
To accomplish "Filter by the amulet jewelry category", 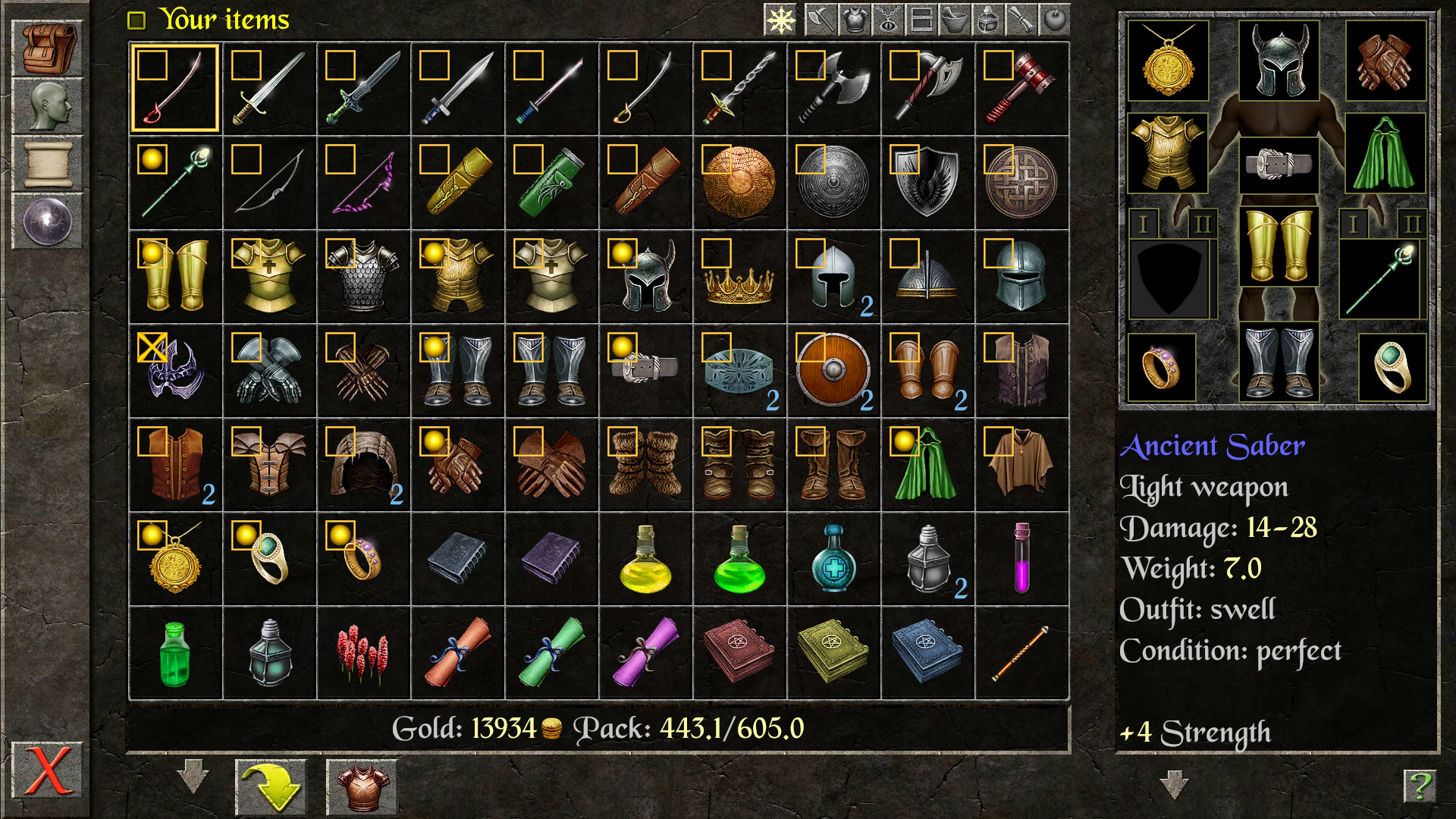I will (x=889, y=20).
